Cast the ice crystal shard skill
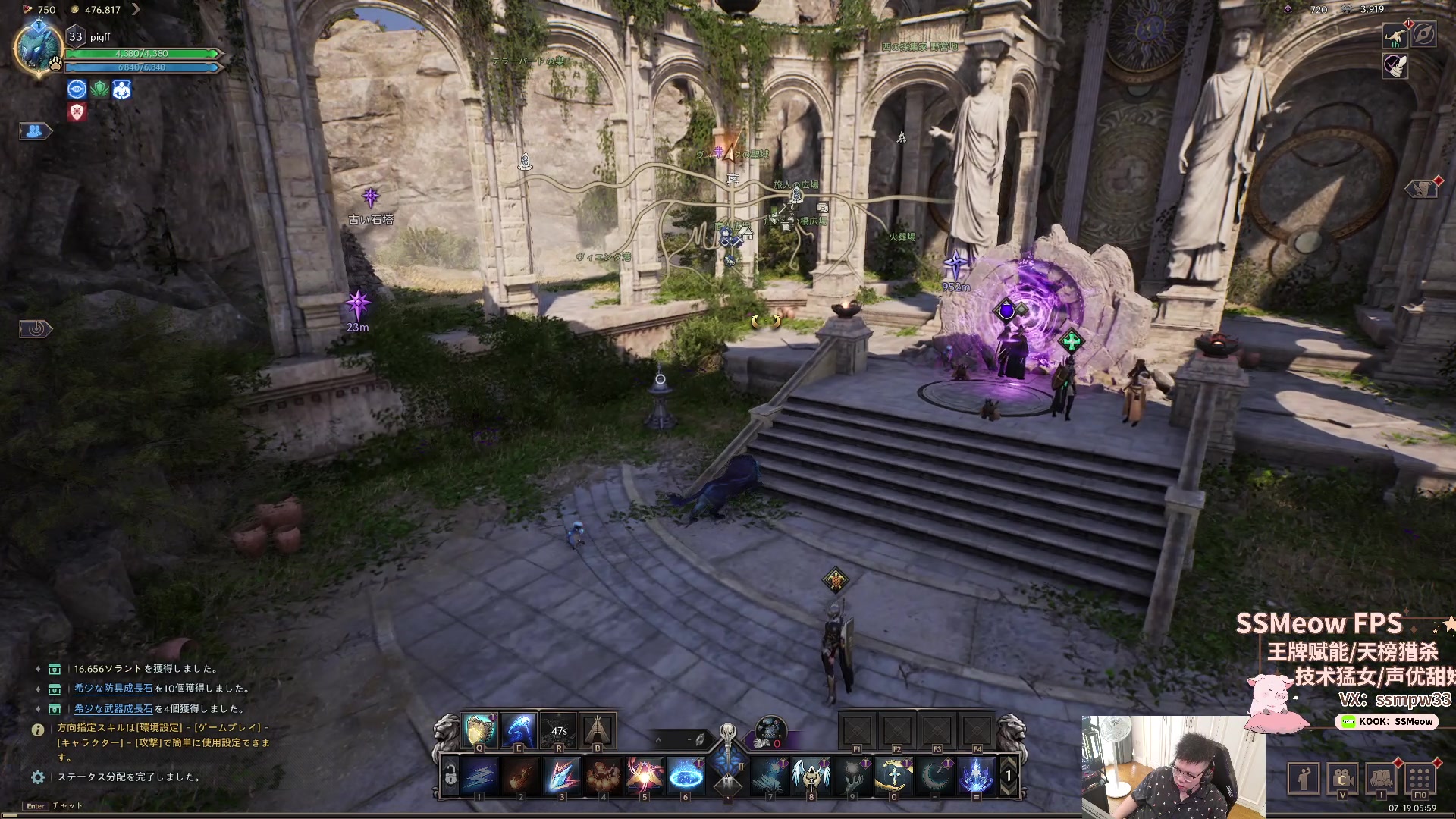 click(x=562, y=775)
